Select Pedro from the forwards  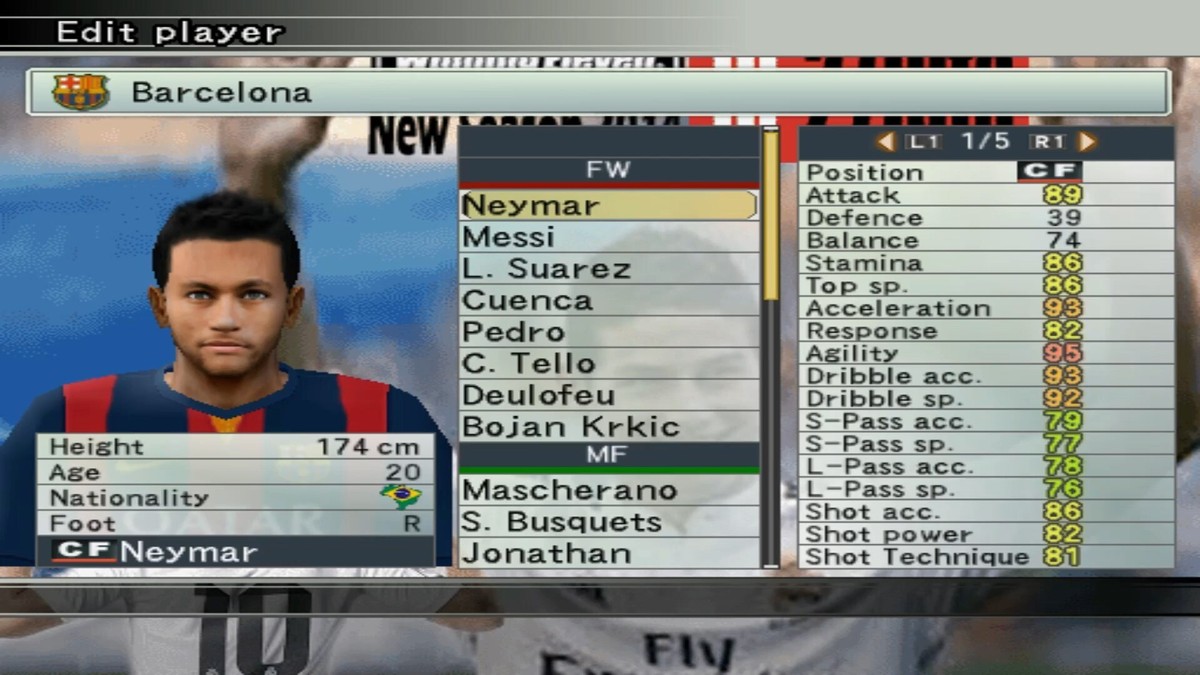click(608, 332)
